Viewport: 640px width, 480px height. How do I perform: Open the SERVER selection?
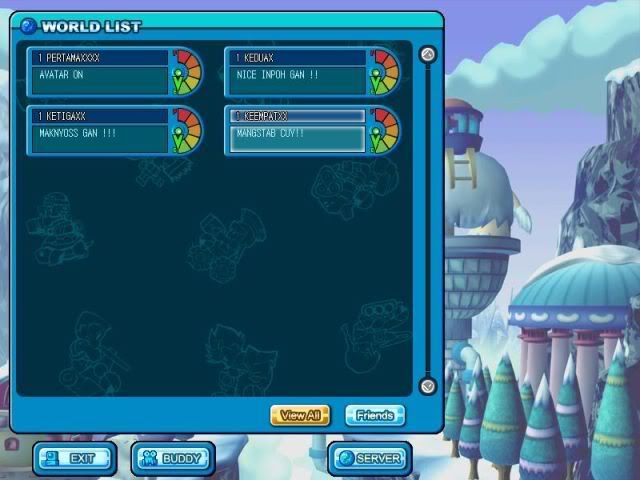pyautogui.click(x=369, y=459)
